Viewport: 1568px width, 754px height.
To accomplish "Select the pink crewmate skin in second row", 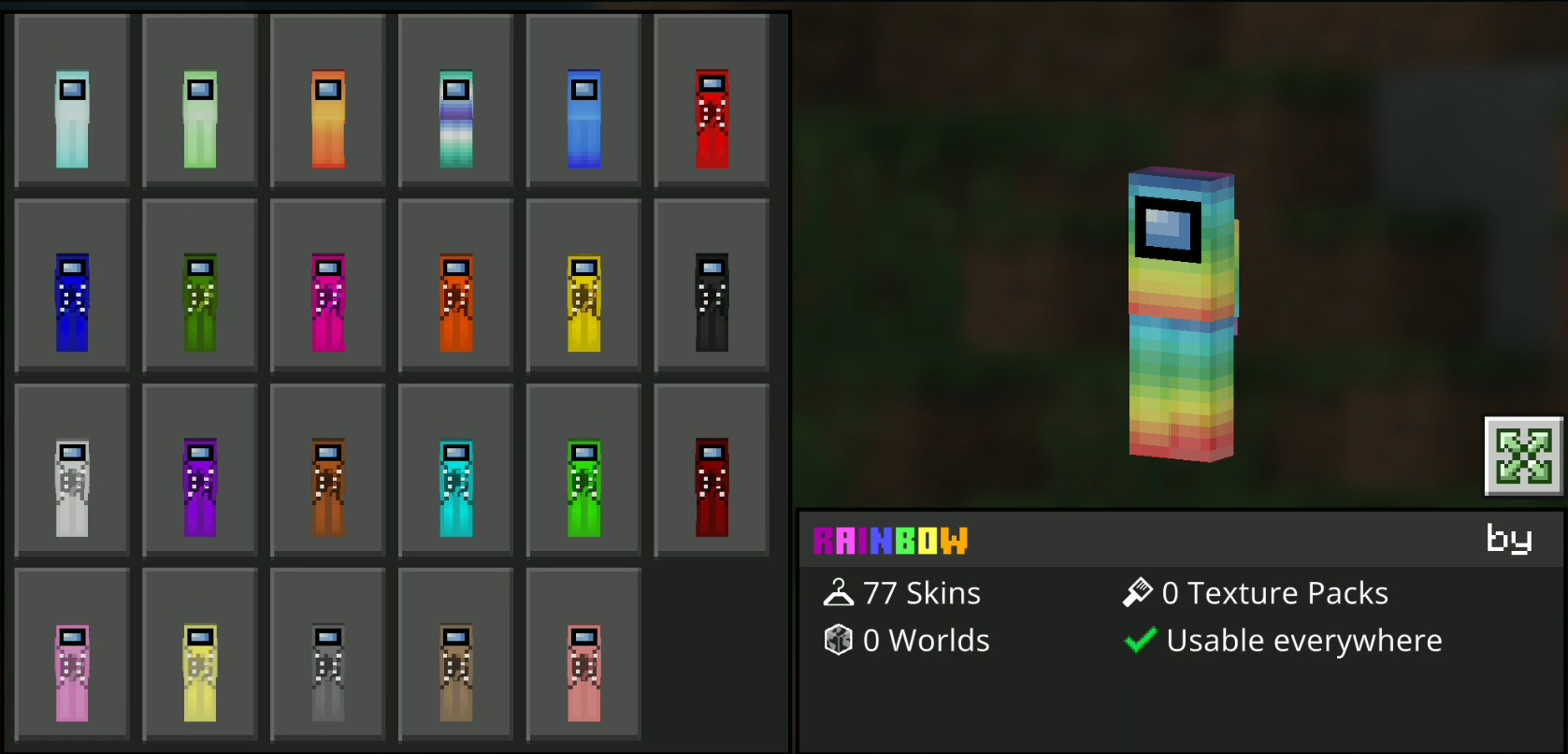I will click(327, 283).
